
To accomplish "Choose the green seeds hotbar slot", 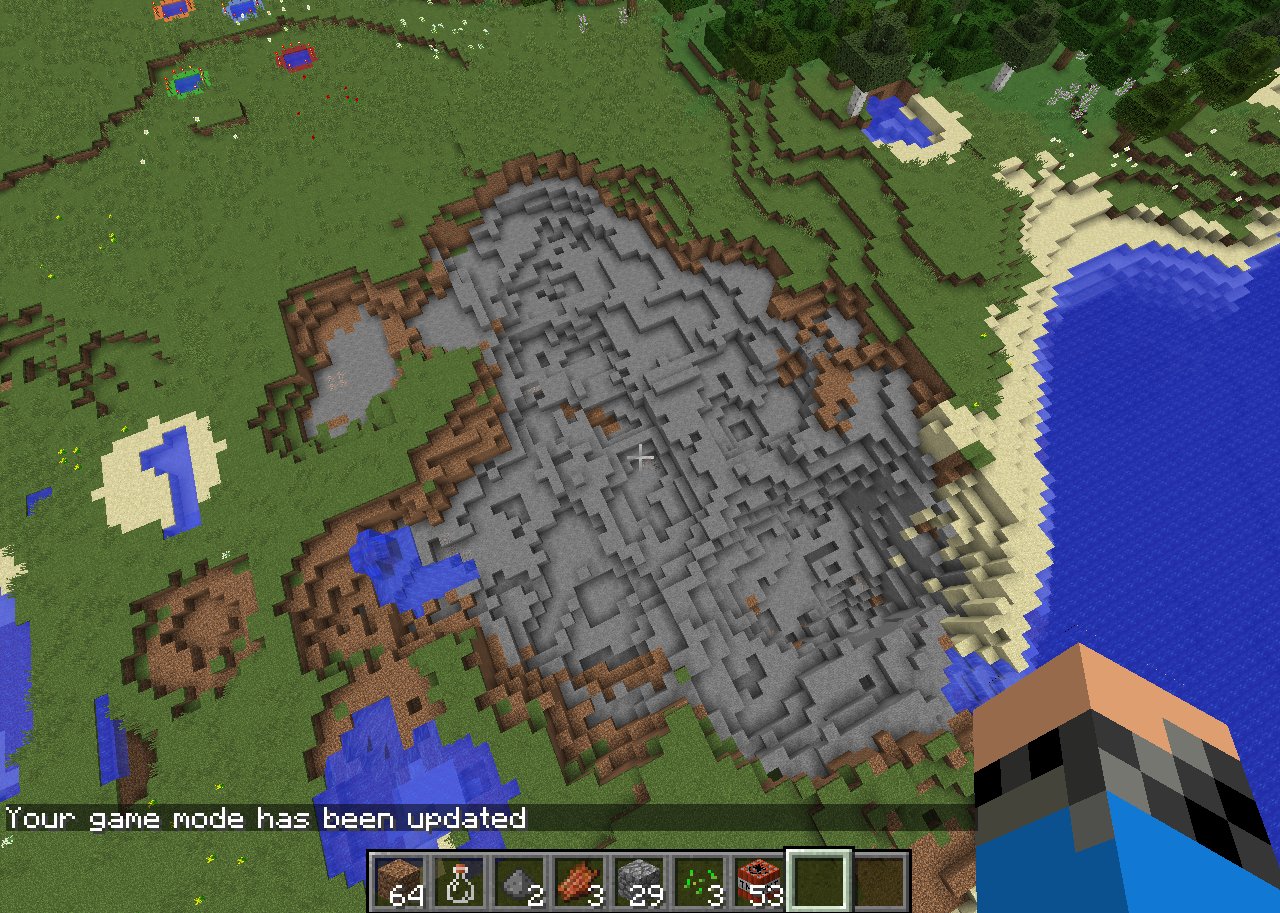I will (x=699, y=881).
